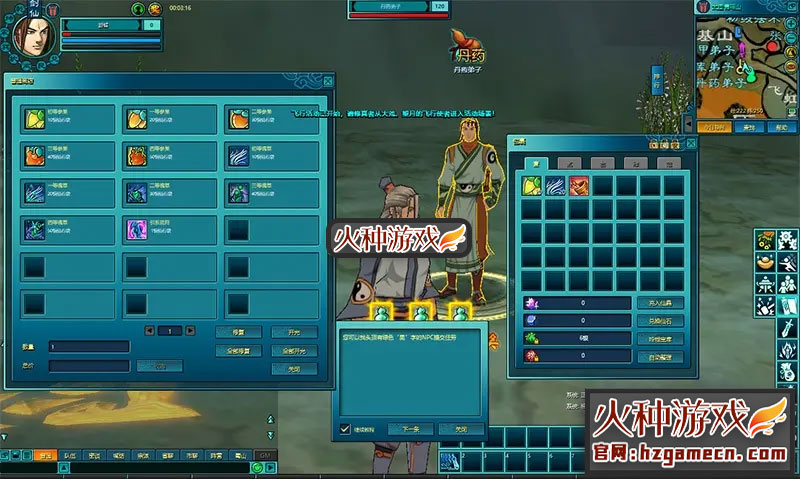Click the 关闭 button in the shop panel
Image resolution: width=800 pixels, height=479 pixels.
295,367
